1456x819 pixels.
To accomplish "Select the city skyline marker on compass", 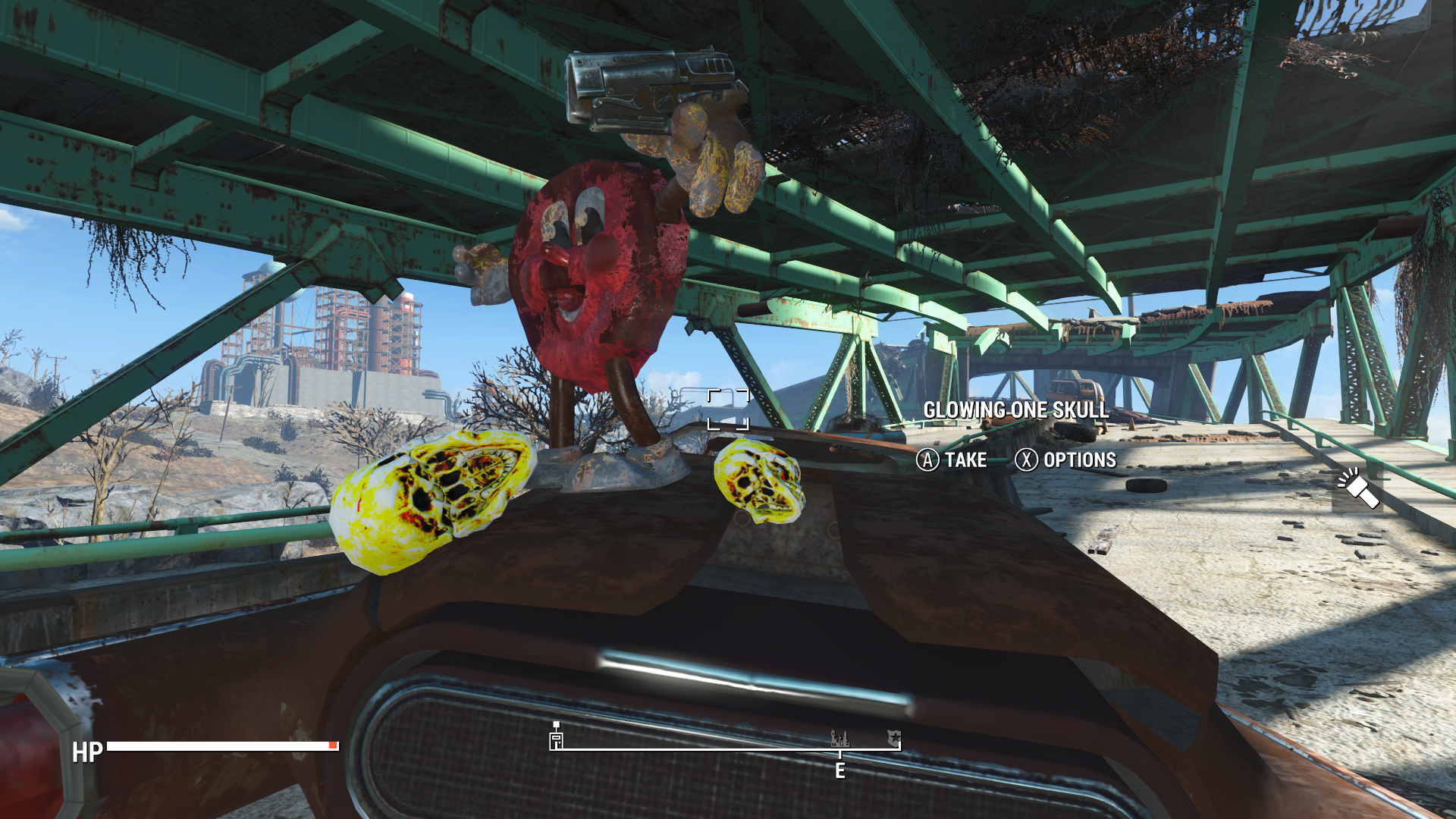I will click(839, 738).
